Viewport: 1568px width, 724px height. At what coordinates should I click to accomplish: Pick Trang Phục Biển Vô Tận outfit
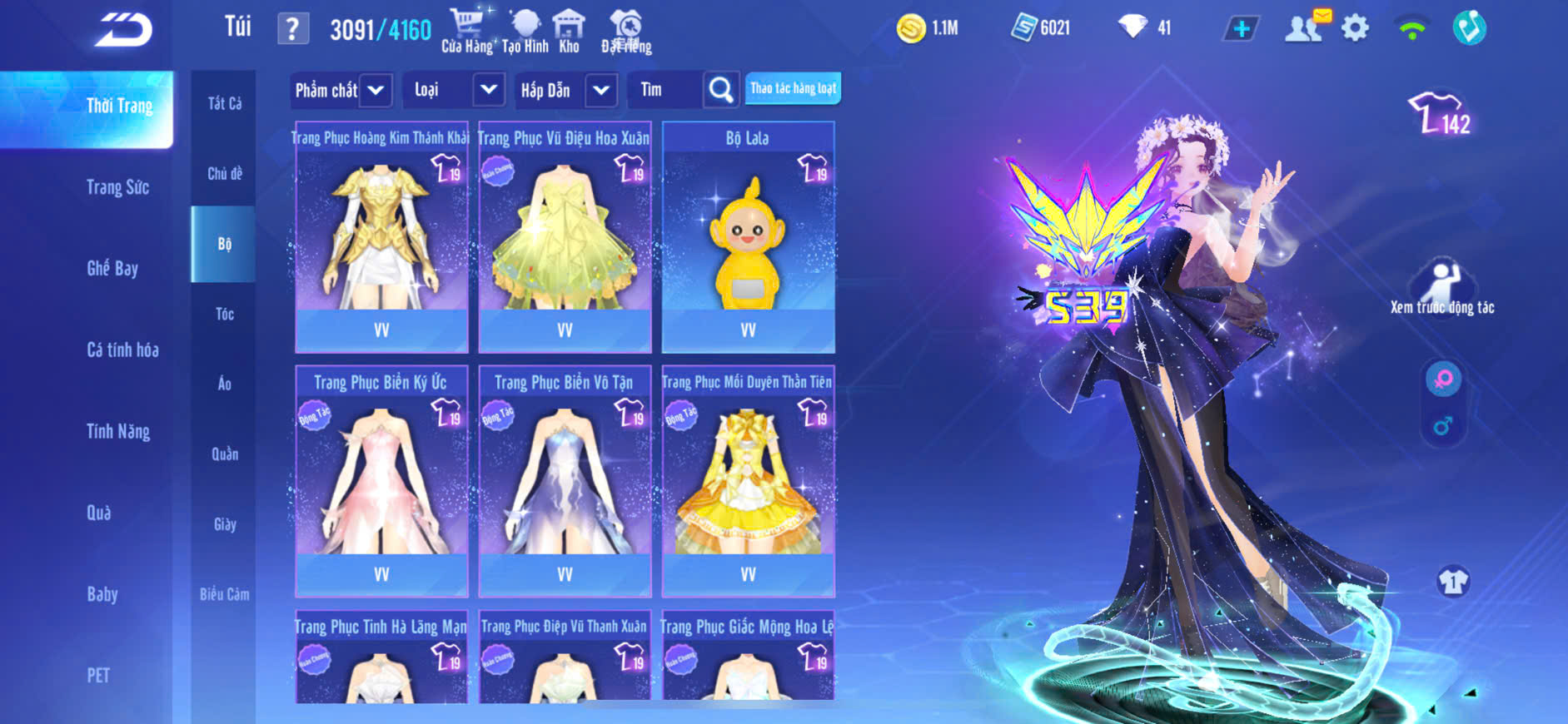click(x=565, y=482)
